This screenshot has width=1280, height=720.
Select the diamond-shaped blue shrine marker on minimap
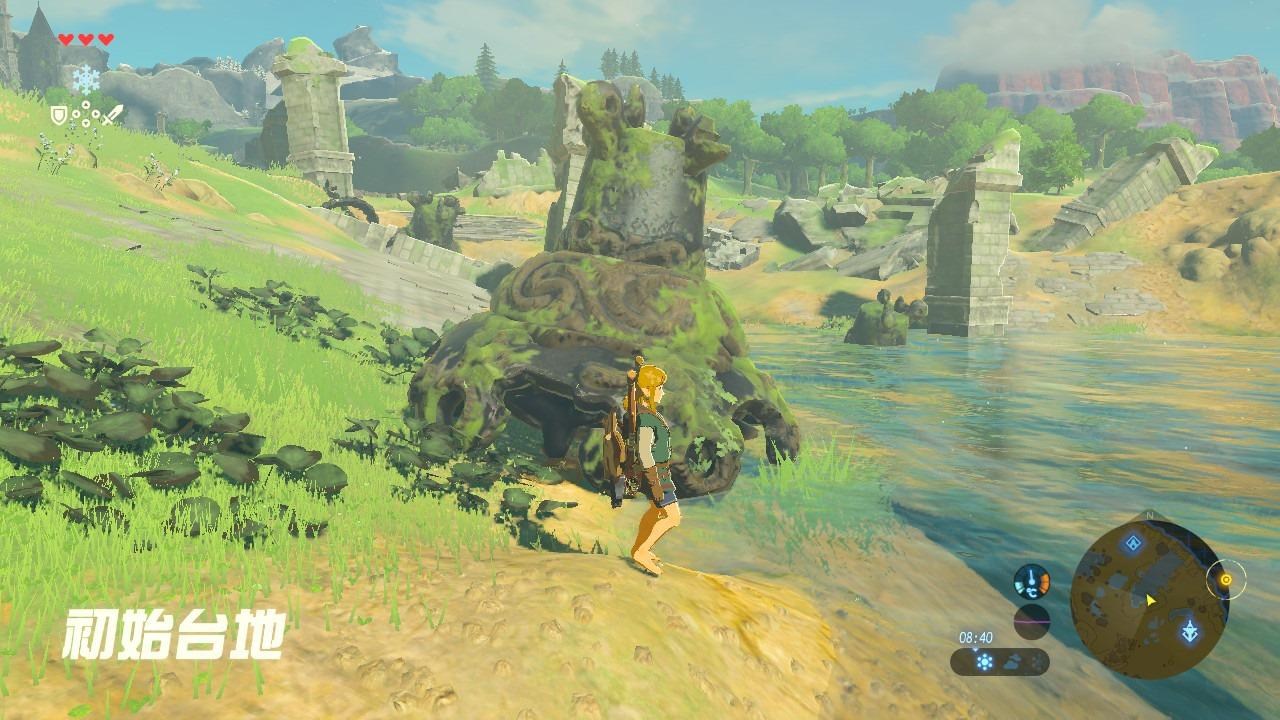click(1132, 543)
